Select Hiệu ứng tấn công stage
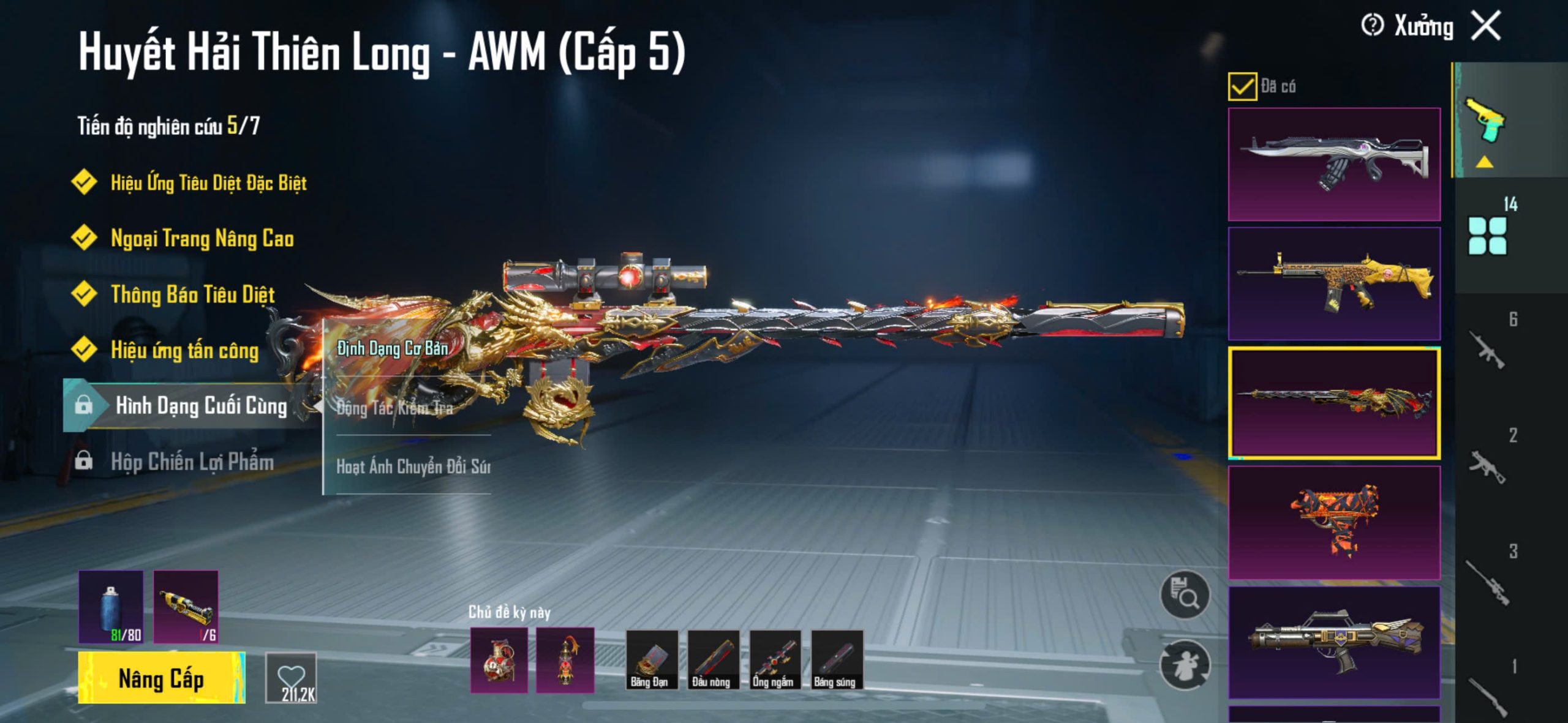The image size is (1568, 723). coord(184,350)
